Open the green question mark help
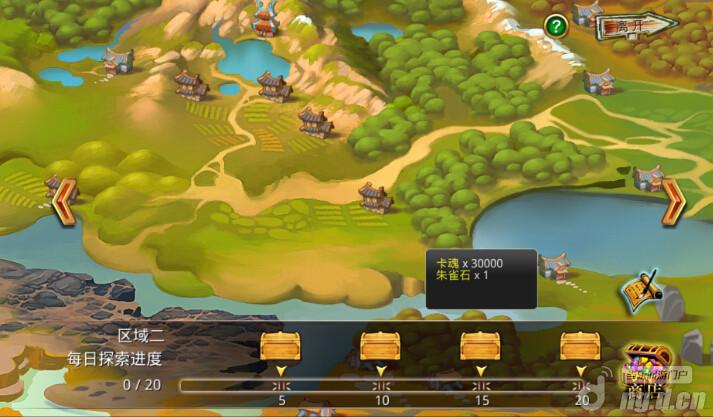 coord(557,27)
